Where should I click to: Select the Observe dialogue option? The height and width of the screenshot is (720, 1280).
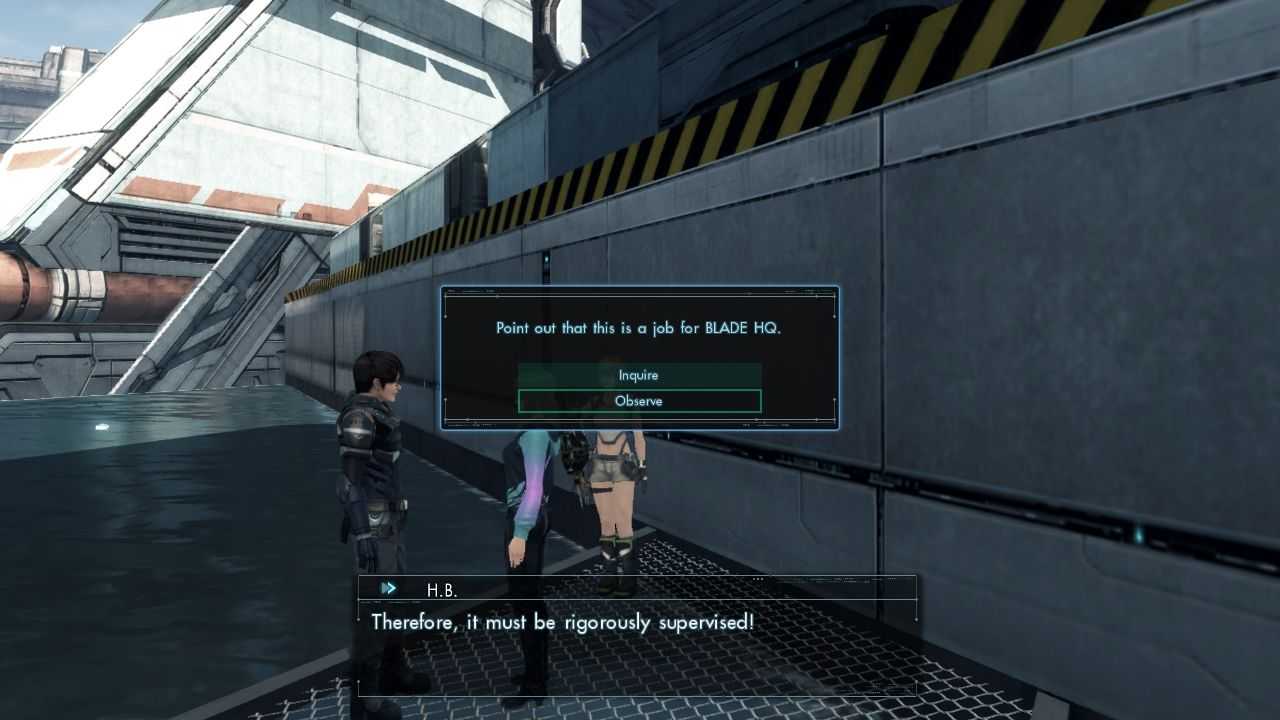pyautogui.click(x=639, y=401)
